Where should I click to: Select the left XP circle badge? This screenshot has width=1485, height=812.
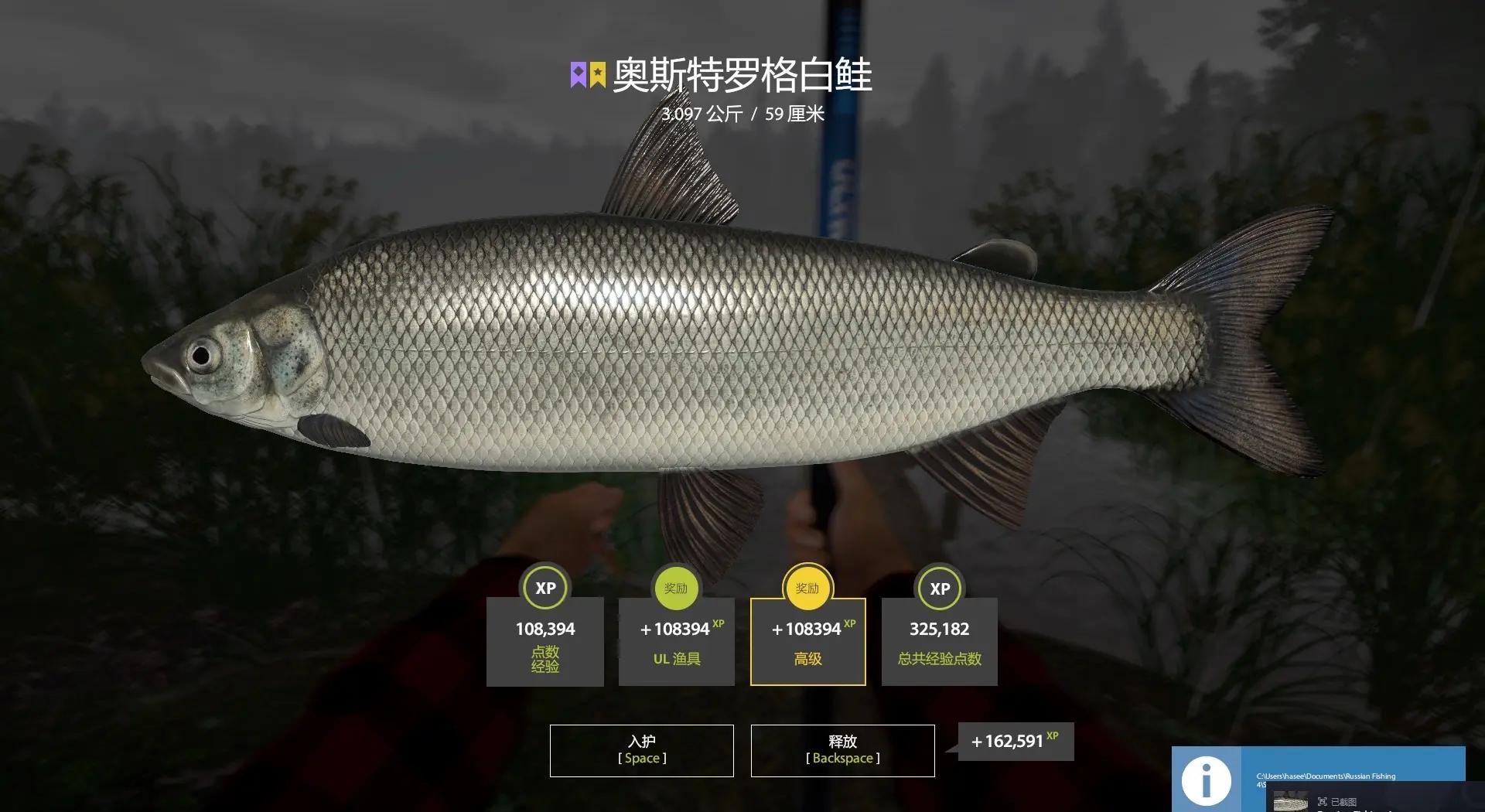pyautogui.click(x=544, y=589)
